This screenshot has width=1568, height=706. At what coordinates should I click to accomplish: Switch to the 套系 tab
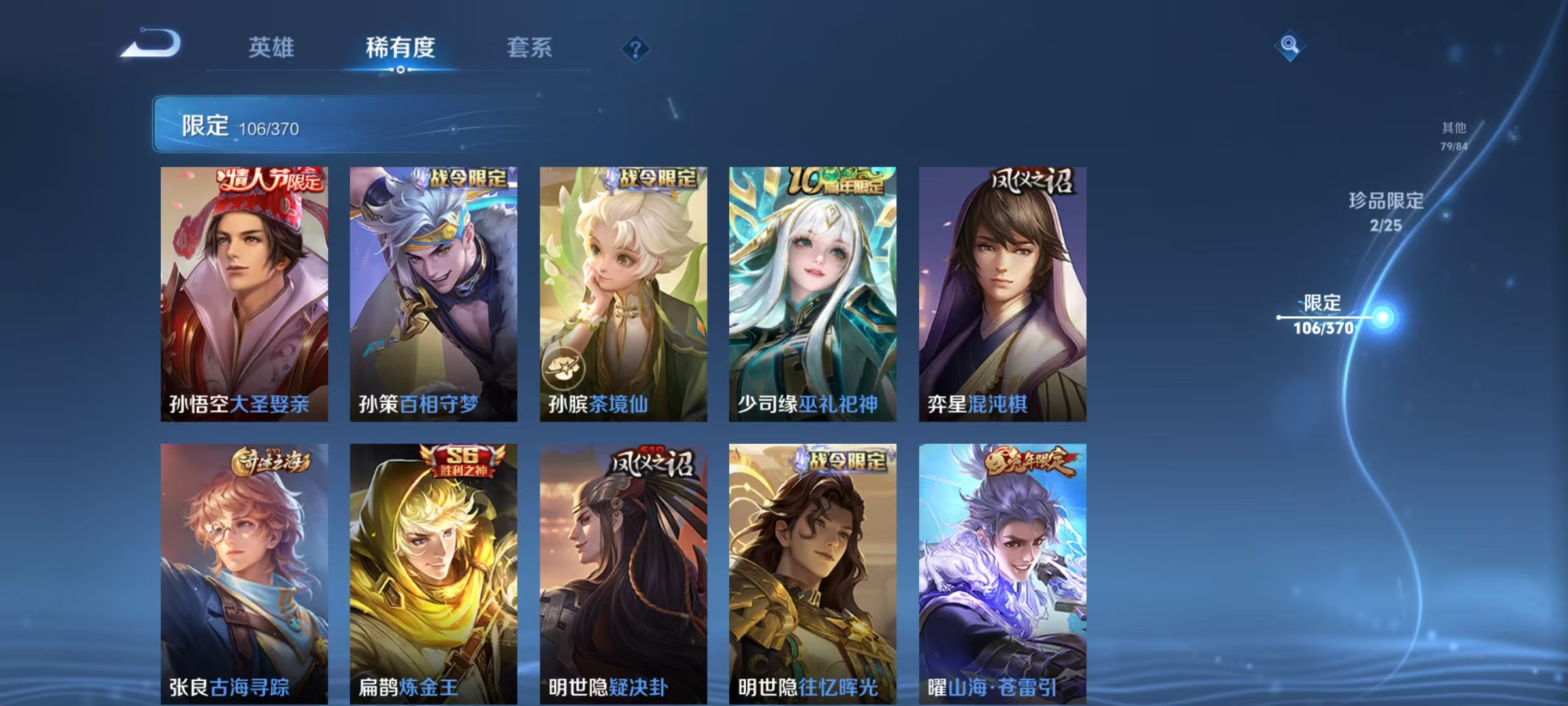[x=530, y=48]
